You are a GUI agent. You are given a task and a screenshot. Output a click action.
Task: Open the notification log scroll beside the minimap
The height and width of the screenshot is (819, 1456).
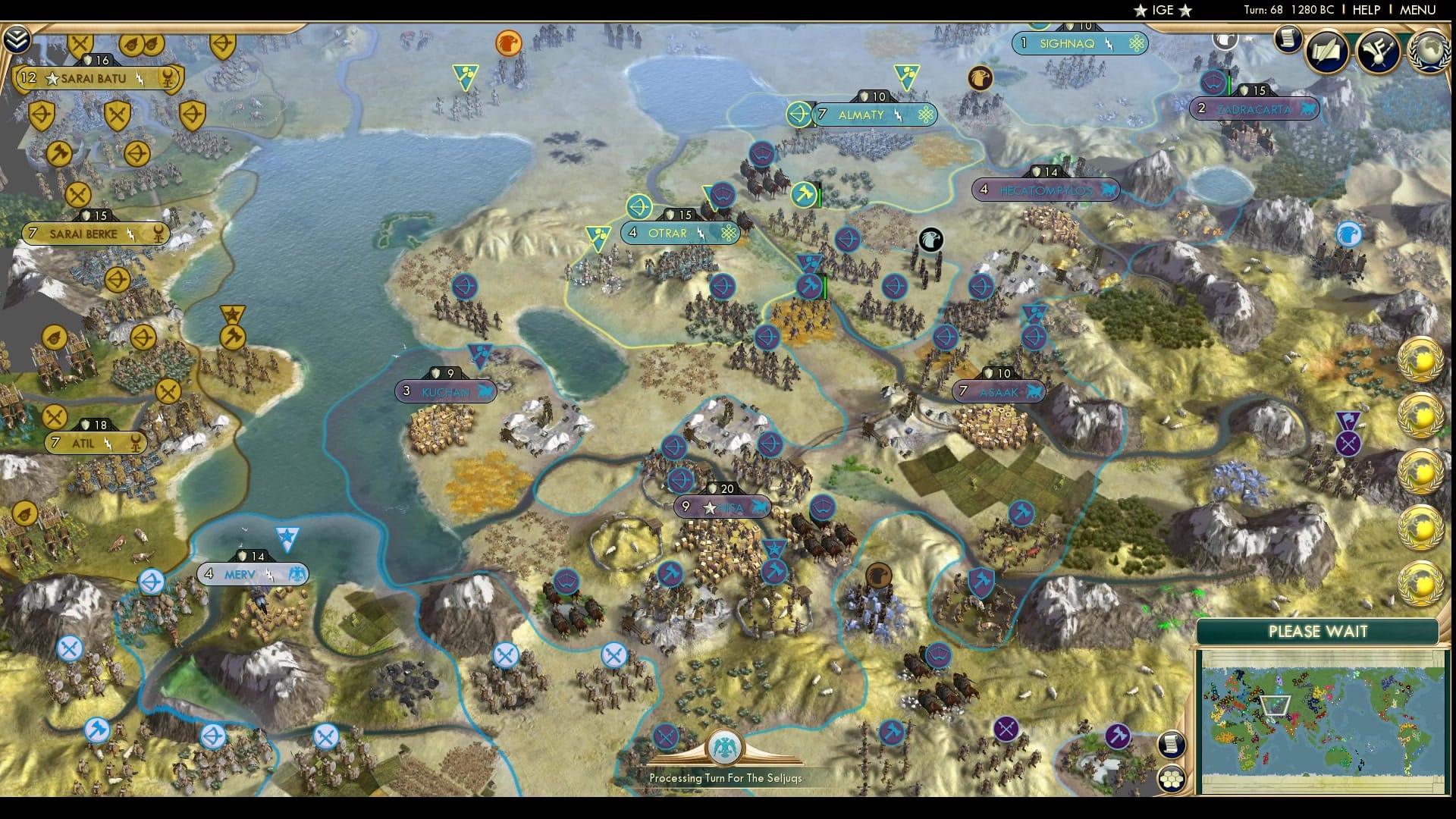tap(1172, 745)
